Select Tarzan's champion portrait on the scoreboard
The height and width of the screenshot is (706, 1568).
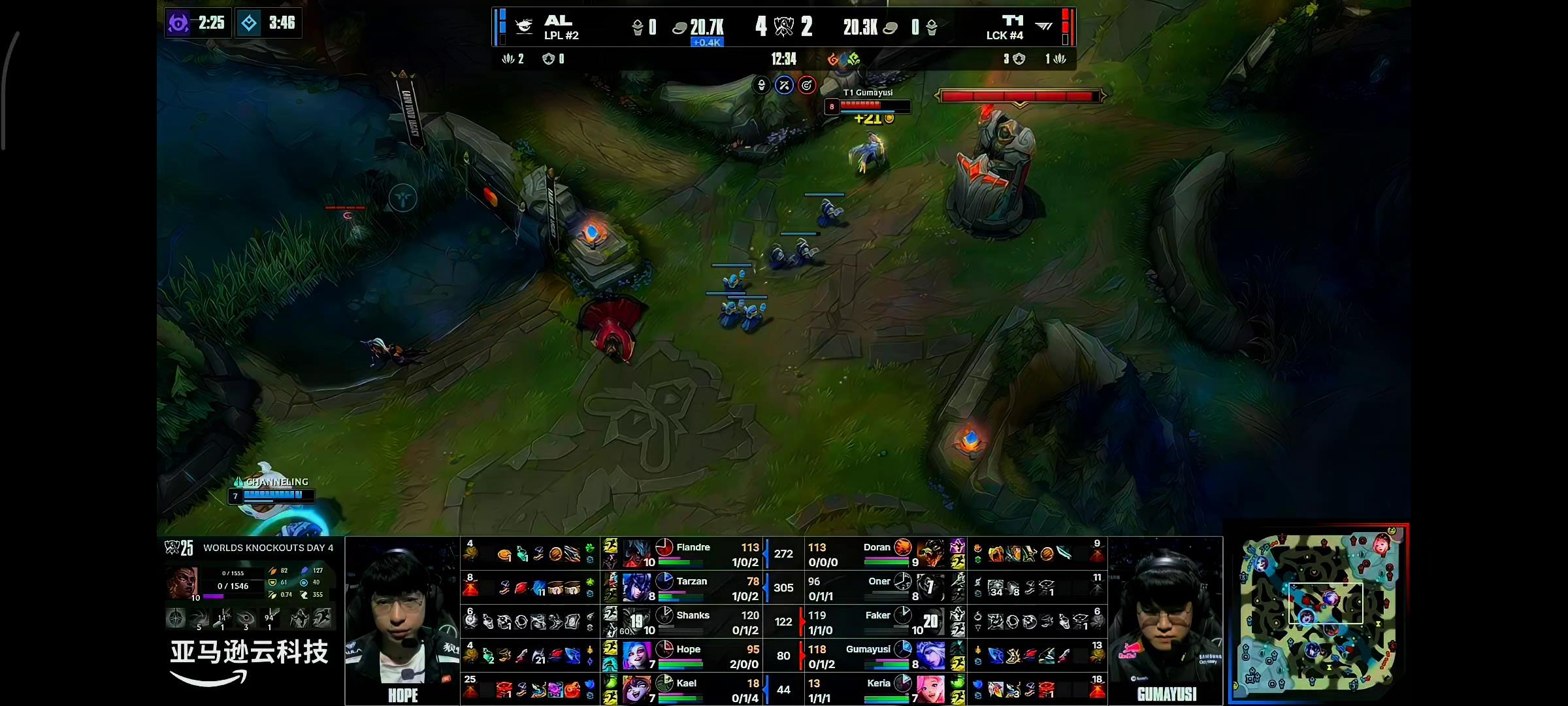[x=637, y=587]
